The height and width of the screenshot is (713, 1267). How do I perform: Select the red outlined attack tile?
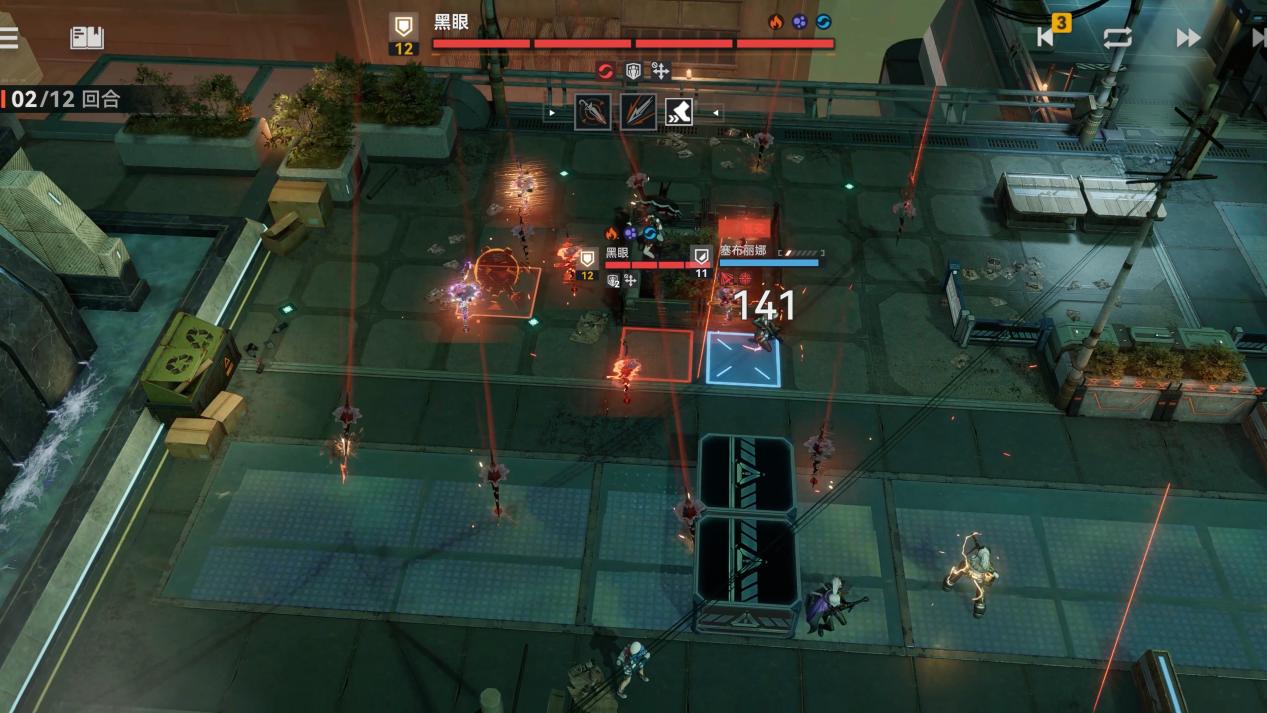657,355
